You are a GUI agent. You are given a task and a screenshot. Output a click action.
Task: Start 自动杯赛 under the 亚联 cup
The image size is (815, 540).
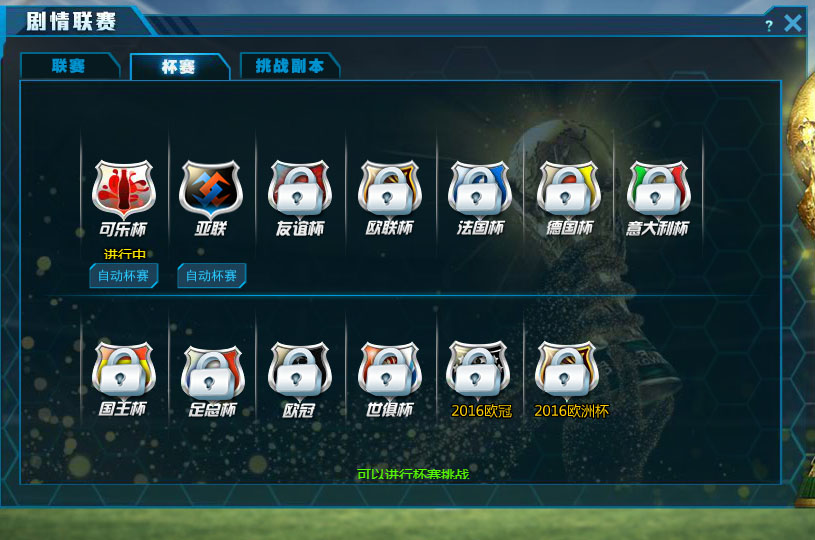211,276
